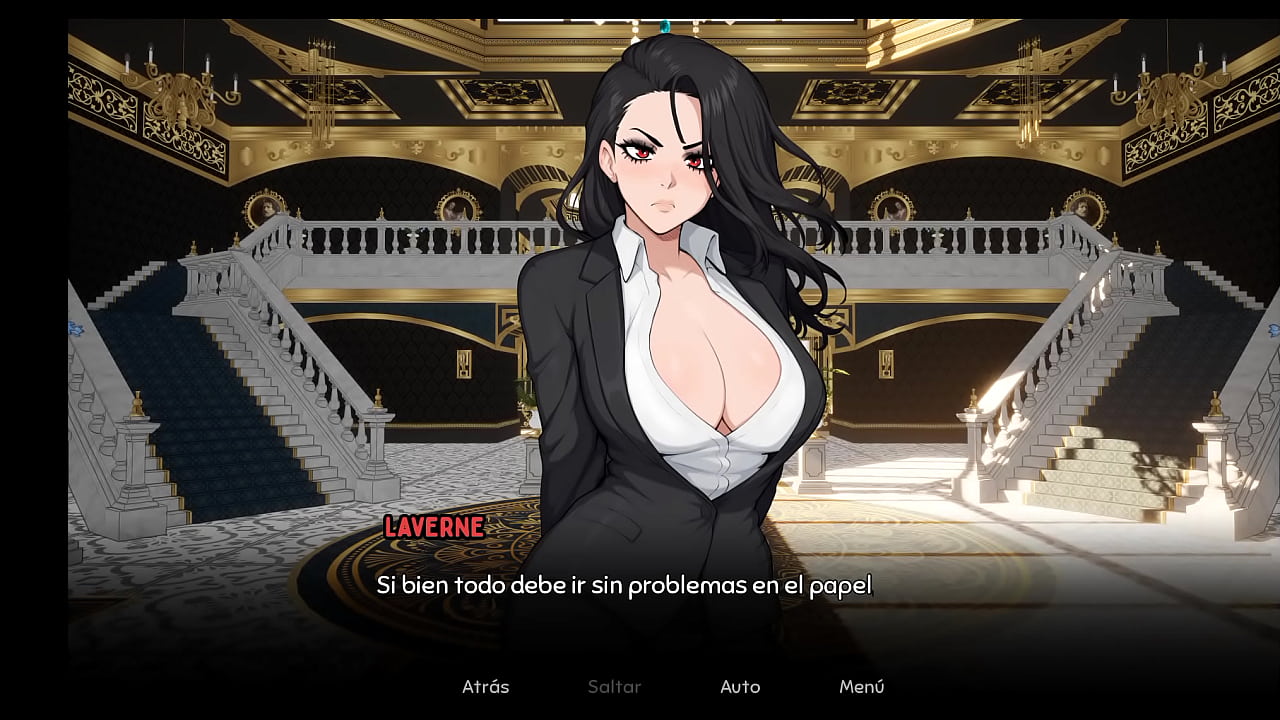This screenshot has width=1280, height=720.
Task: Click Atrás to rewind the dialogue
Action: coord(485,687)
